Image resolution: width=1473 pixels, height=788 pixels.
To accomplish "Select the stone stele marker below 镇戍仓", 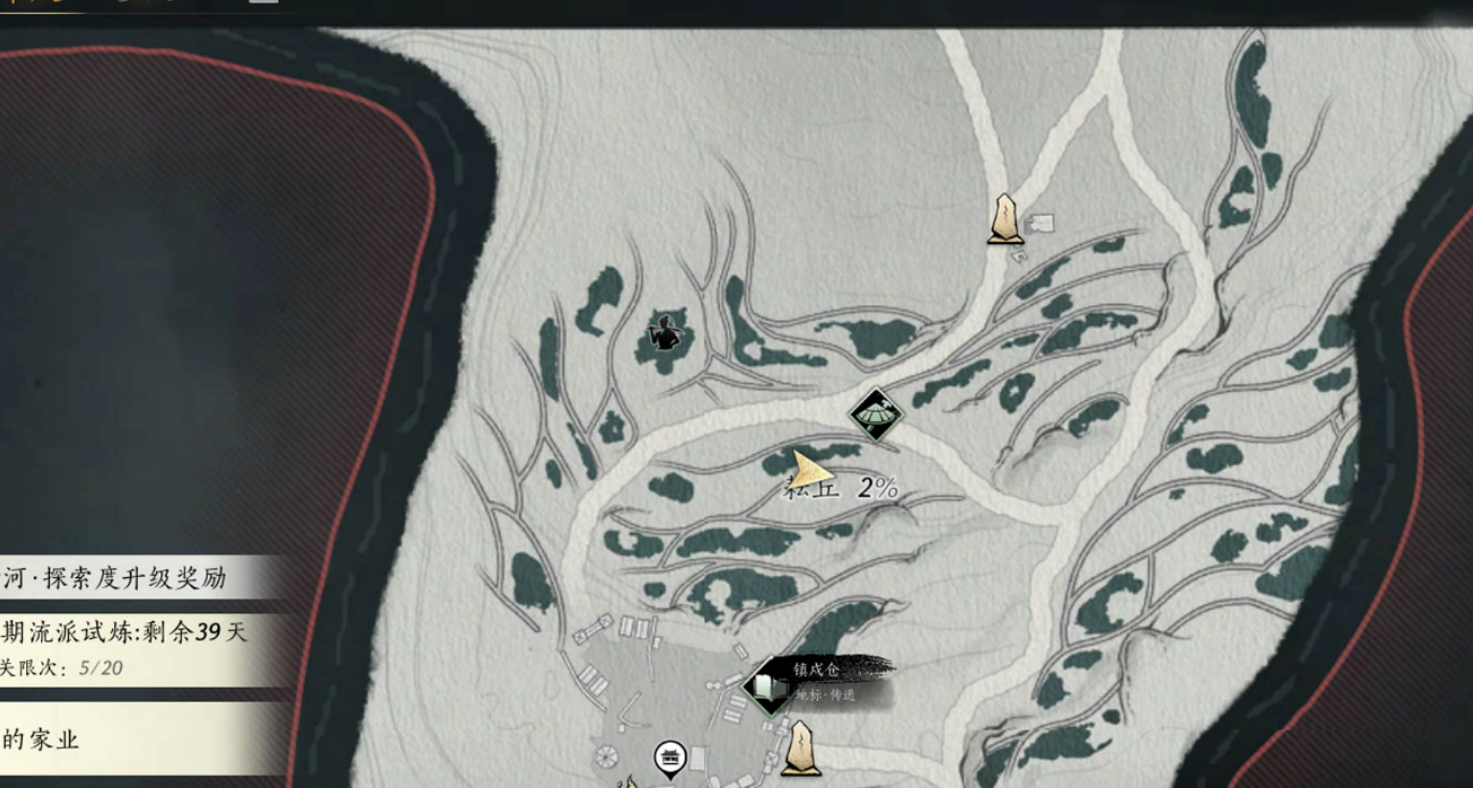I will click(x=800, y=749).
